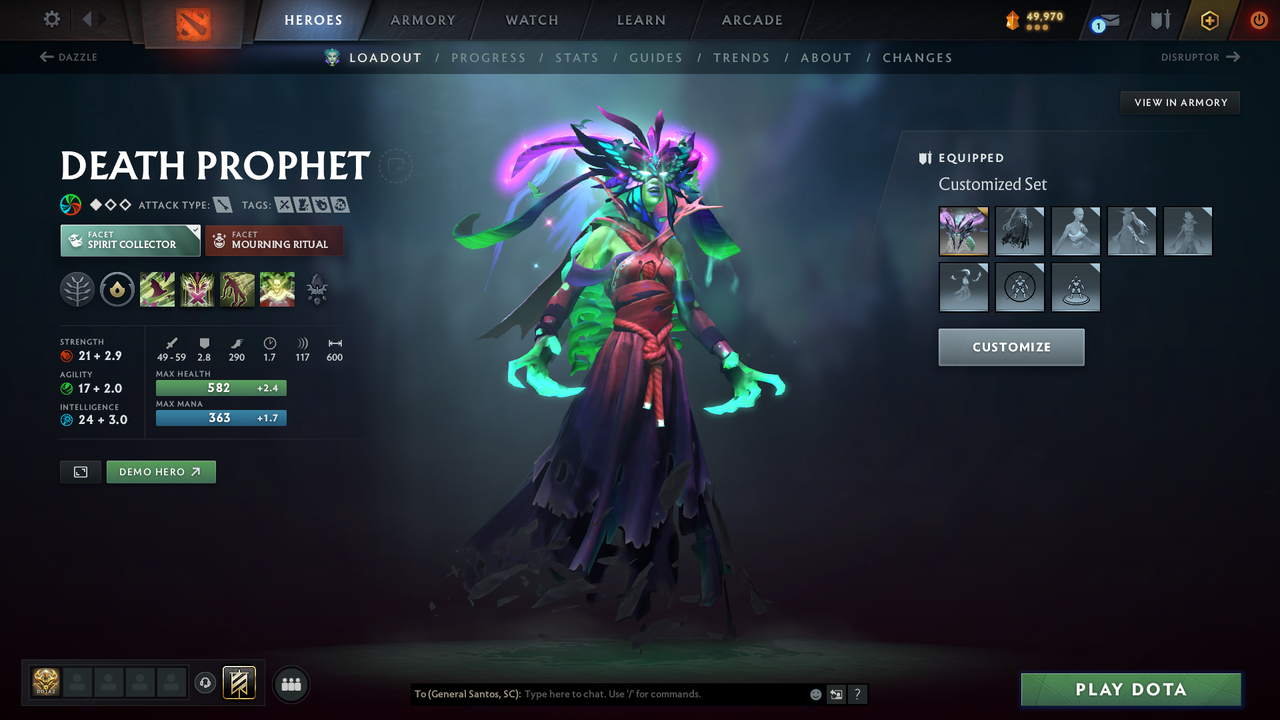Open the emoticon picker in chat
The width and height of the screenshot is (1280, 720).
click(814, 693)
